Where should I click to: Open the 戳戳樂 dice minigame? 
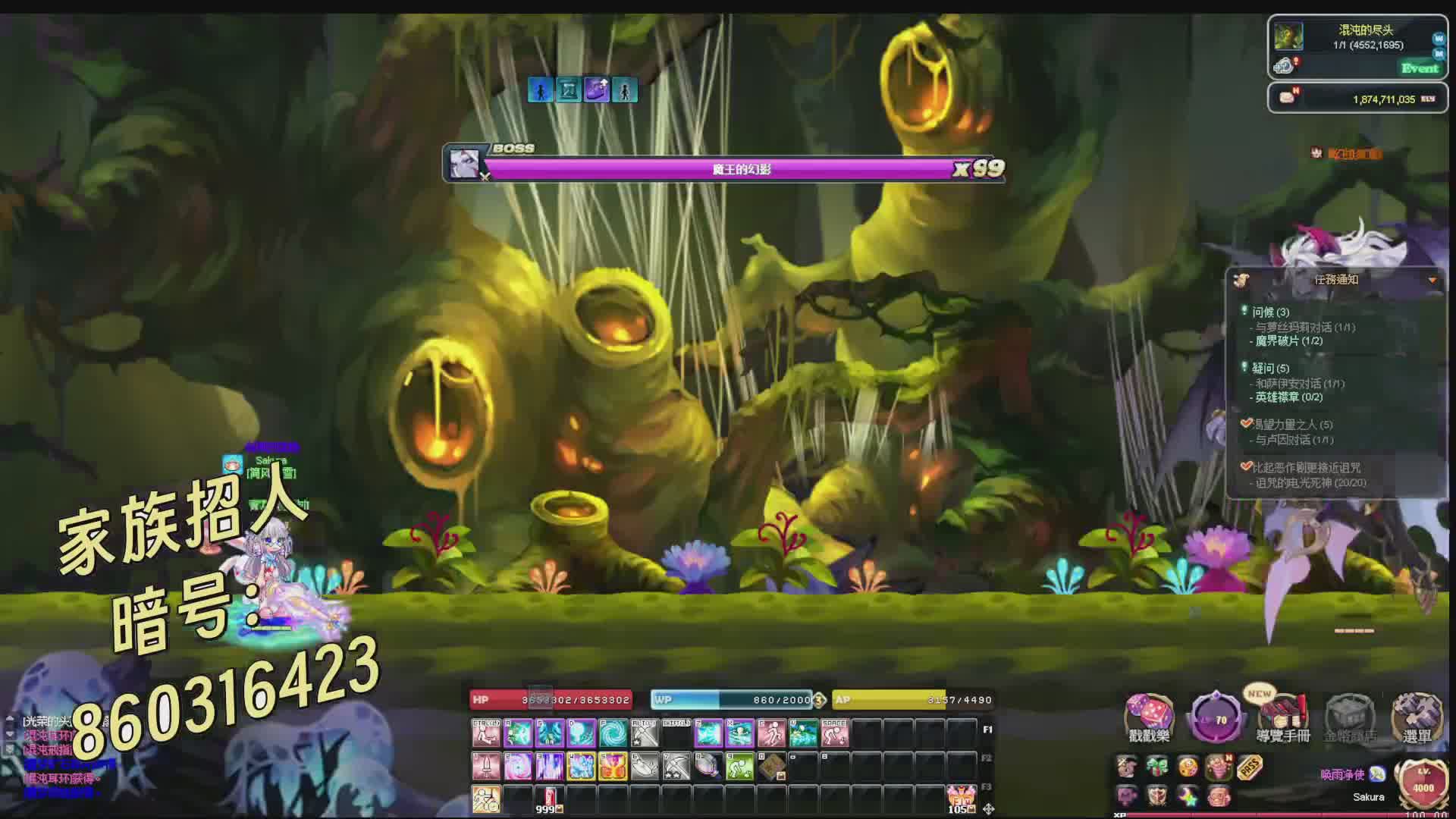click(1149, 718)
